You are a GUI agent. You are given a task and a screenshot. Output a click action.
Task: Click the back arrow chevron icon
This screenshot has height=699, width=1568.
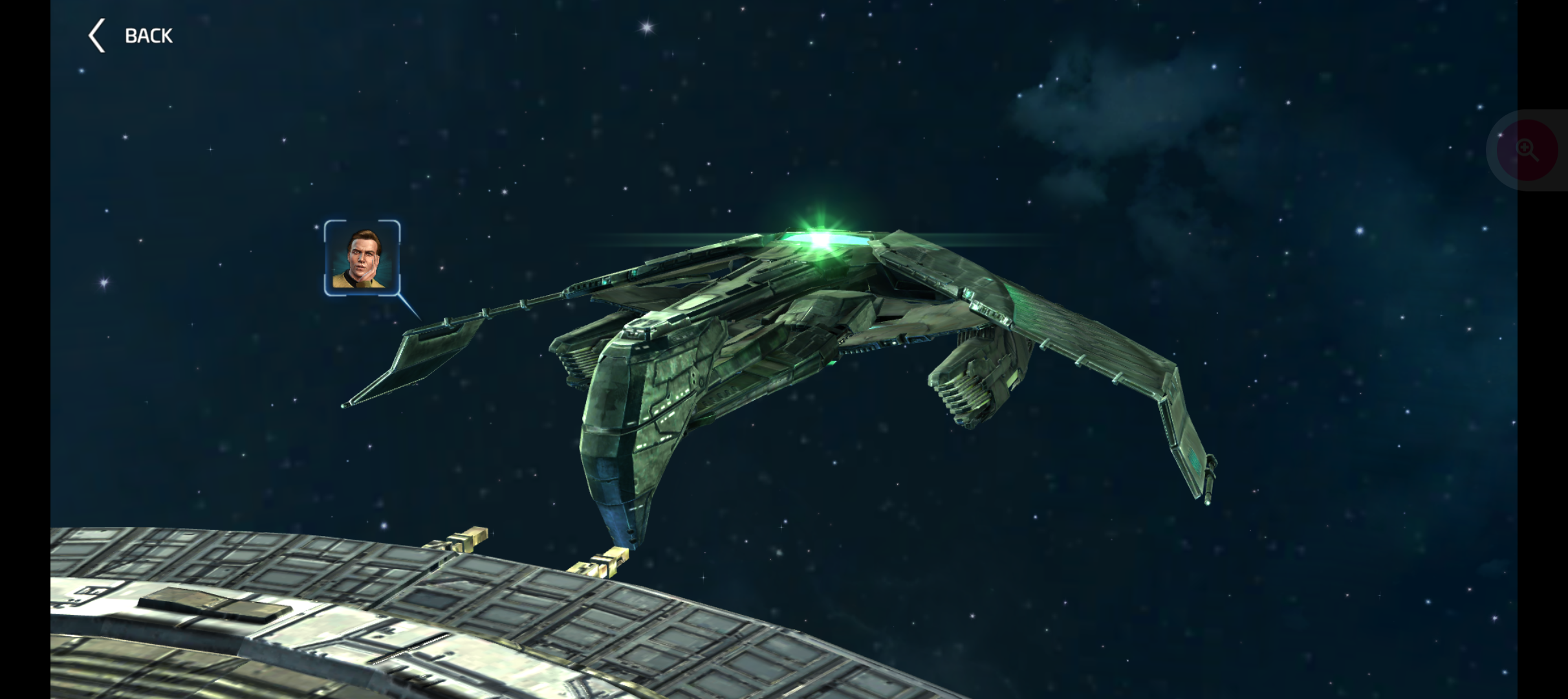[x=96, y=35]
